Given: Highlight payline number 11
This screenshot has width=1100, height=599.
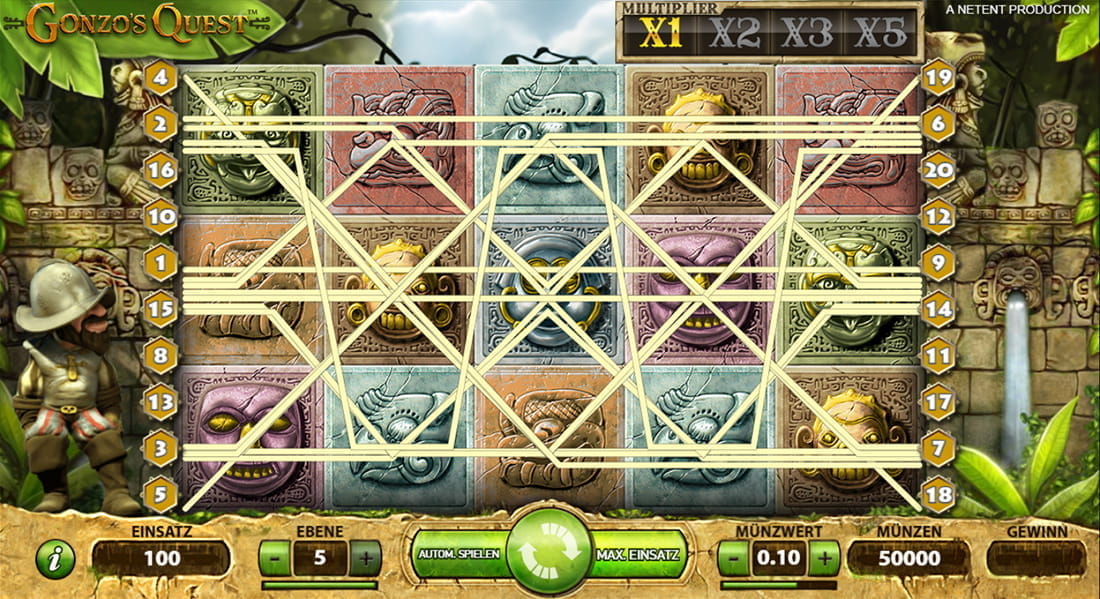Looking at the screenshot, I should click(938, 355).
